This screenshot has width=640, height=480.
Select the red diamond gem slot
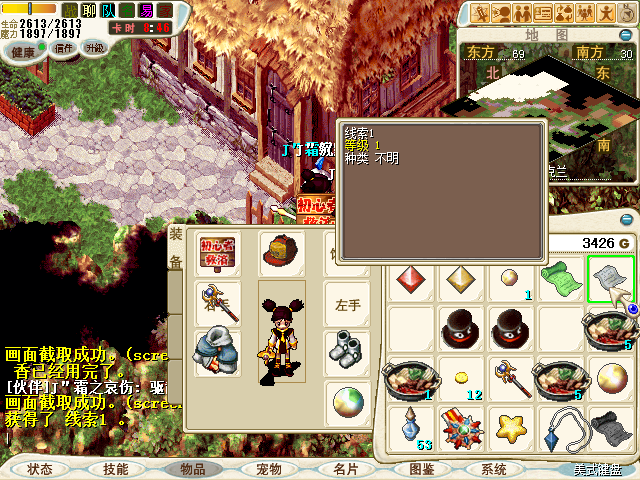(x=409, y=277)
